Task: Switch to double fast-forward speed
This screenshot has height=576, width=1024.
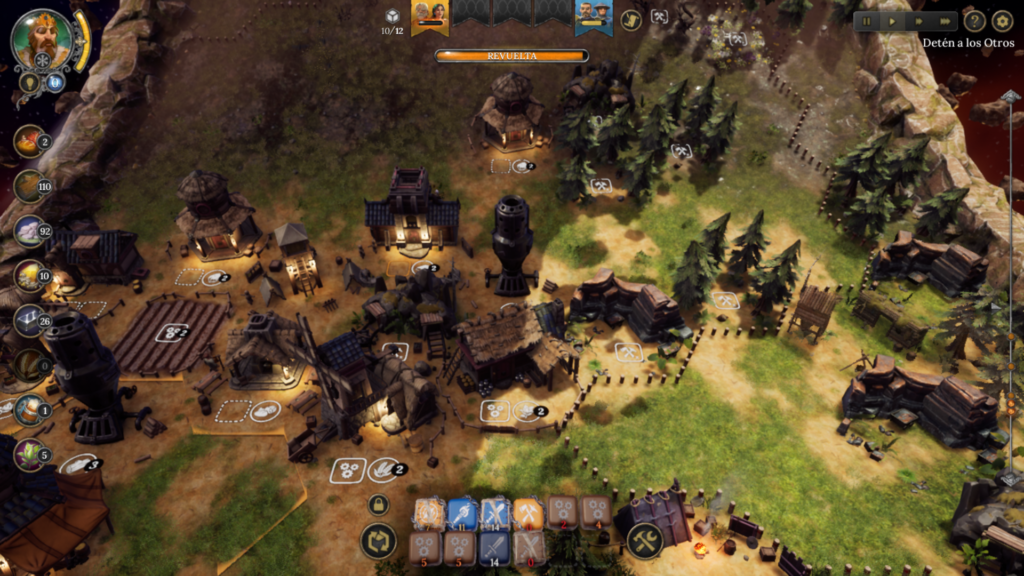Action: tap(917, 21)
